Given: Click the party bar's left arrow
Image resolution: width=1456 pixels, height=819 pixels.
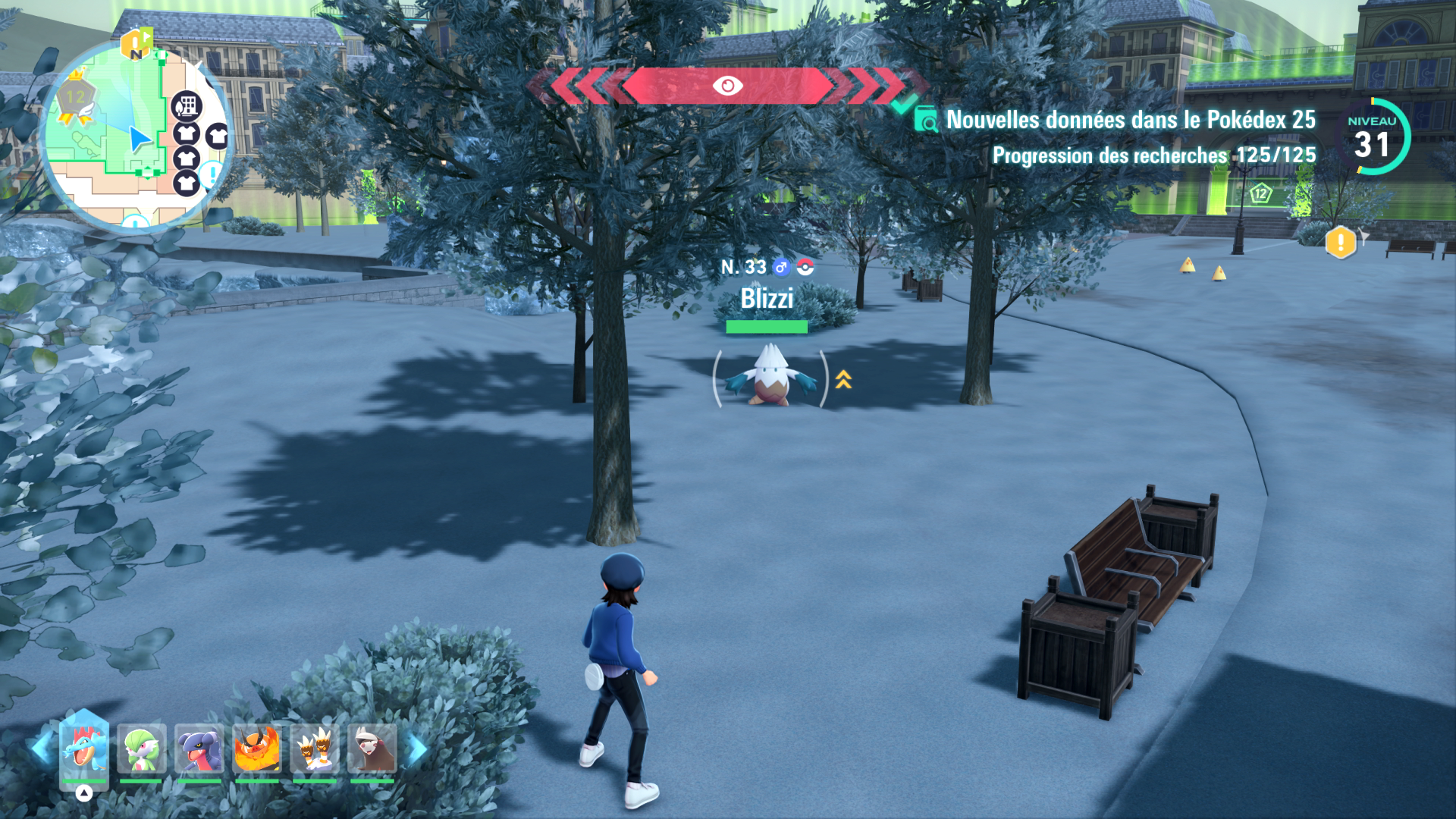Looking at the screenshot, I should 41,748.
